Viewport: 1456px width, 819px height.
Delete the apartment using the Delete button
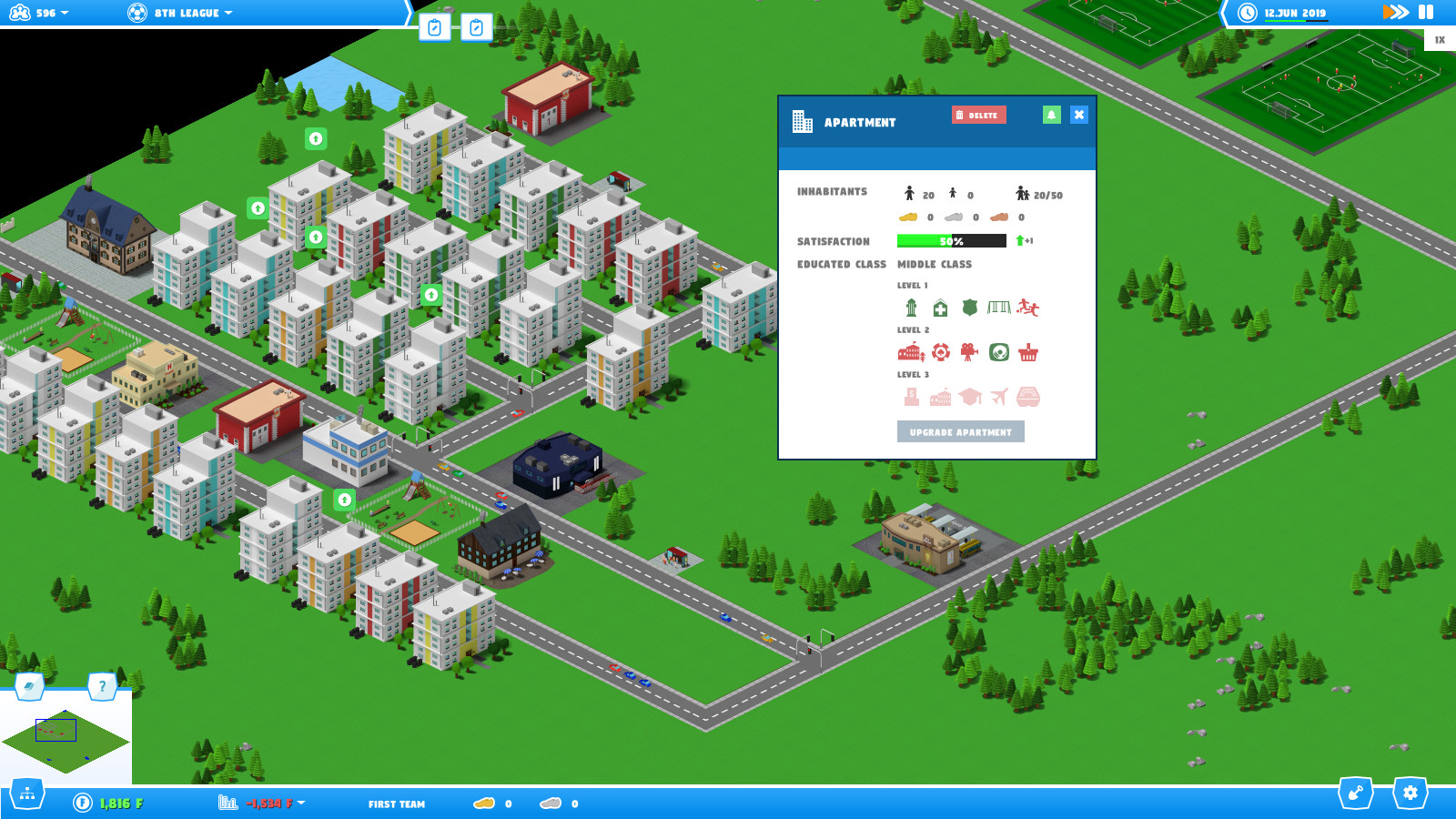pos(978,115)
